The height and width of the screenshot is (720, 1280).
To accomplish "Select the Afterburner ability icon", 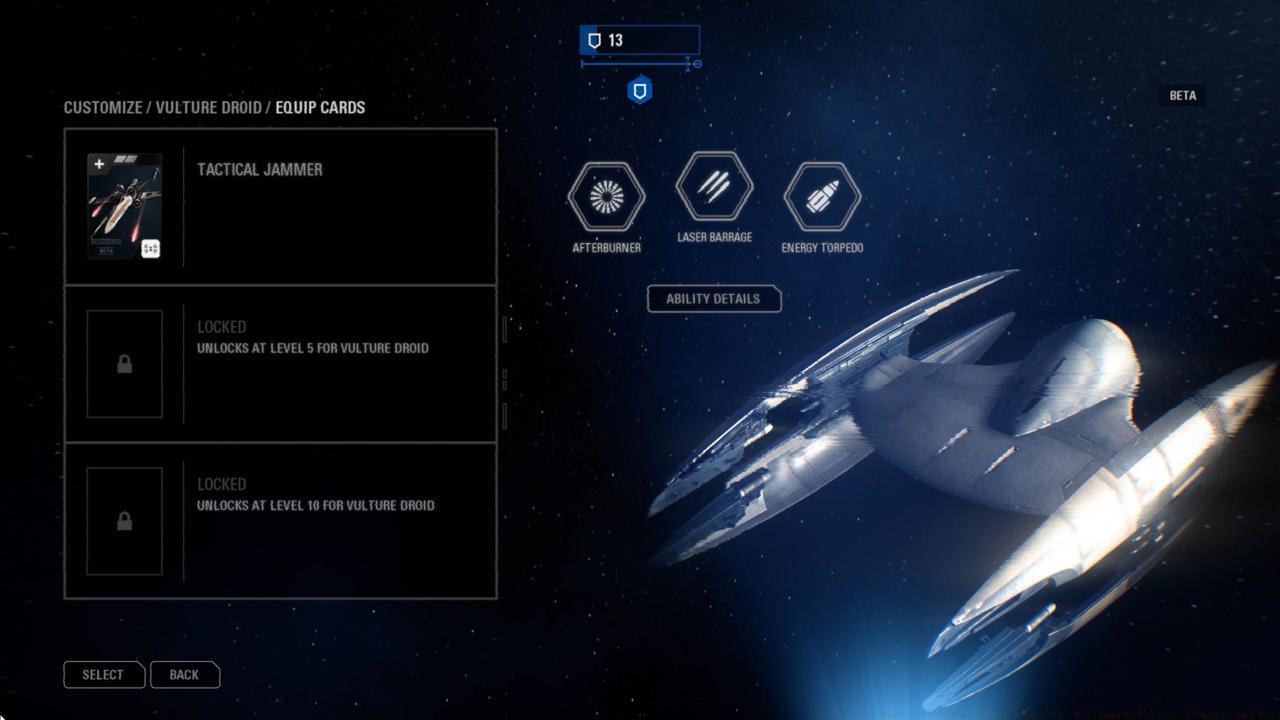I will 605,198.
